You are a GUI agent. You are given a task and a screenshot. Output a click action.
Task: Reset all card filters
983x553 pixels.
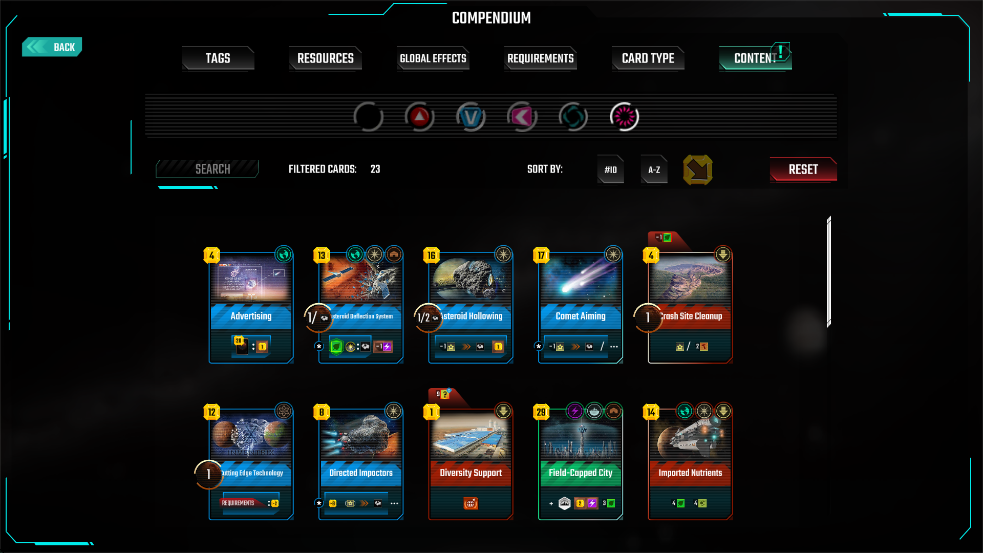803,170
